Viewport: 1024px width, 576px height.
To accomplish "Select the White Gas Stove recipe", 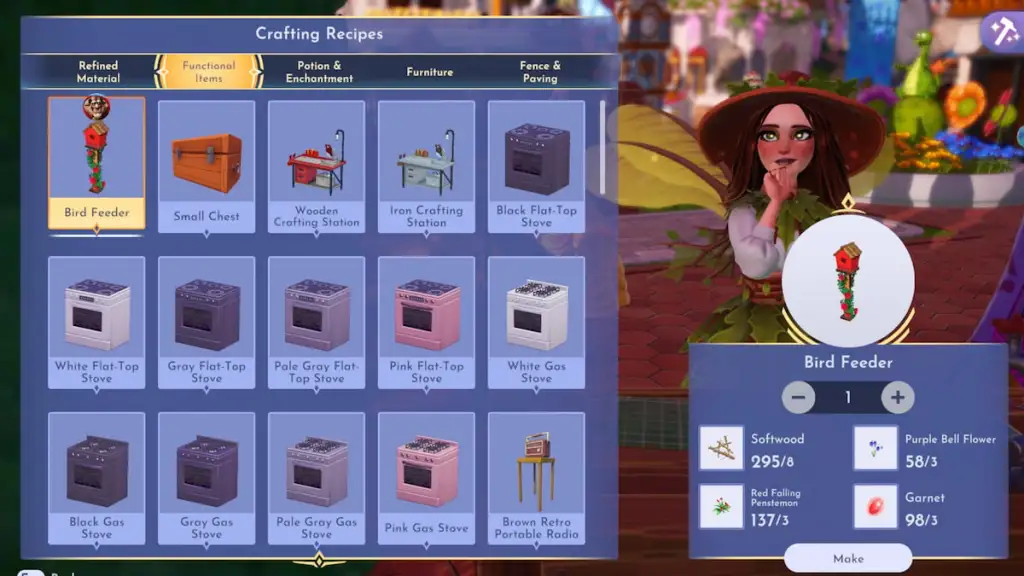I will click(537, 322).
